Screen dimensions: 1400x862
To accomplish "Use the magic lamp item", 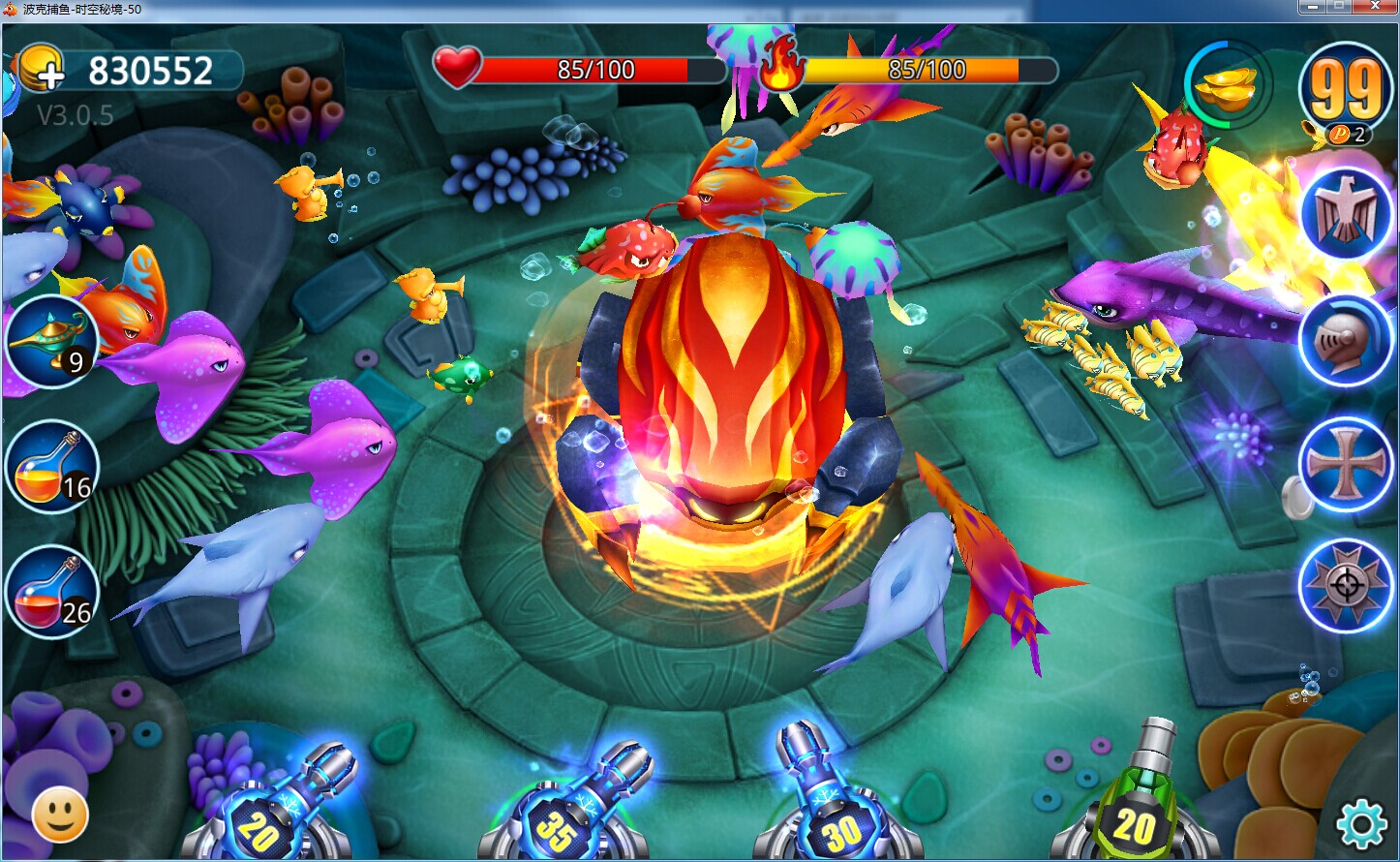I will click(x=51, y=340).
